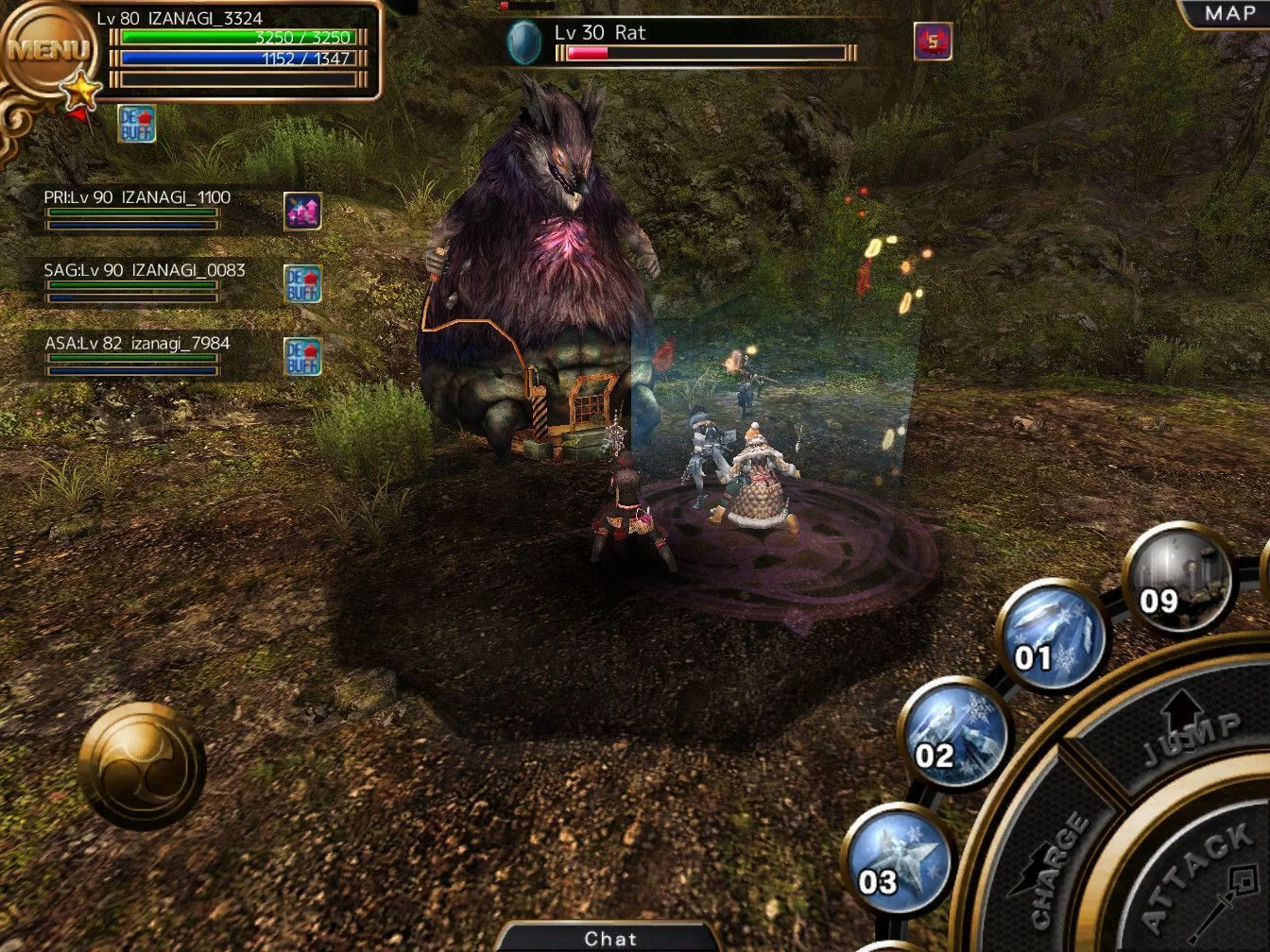This screenshot has height=952, width=1270.
Task: Click the golden virtual joystick
Action: tap(142, 766)
